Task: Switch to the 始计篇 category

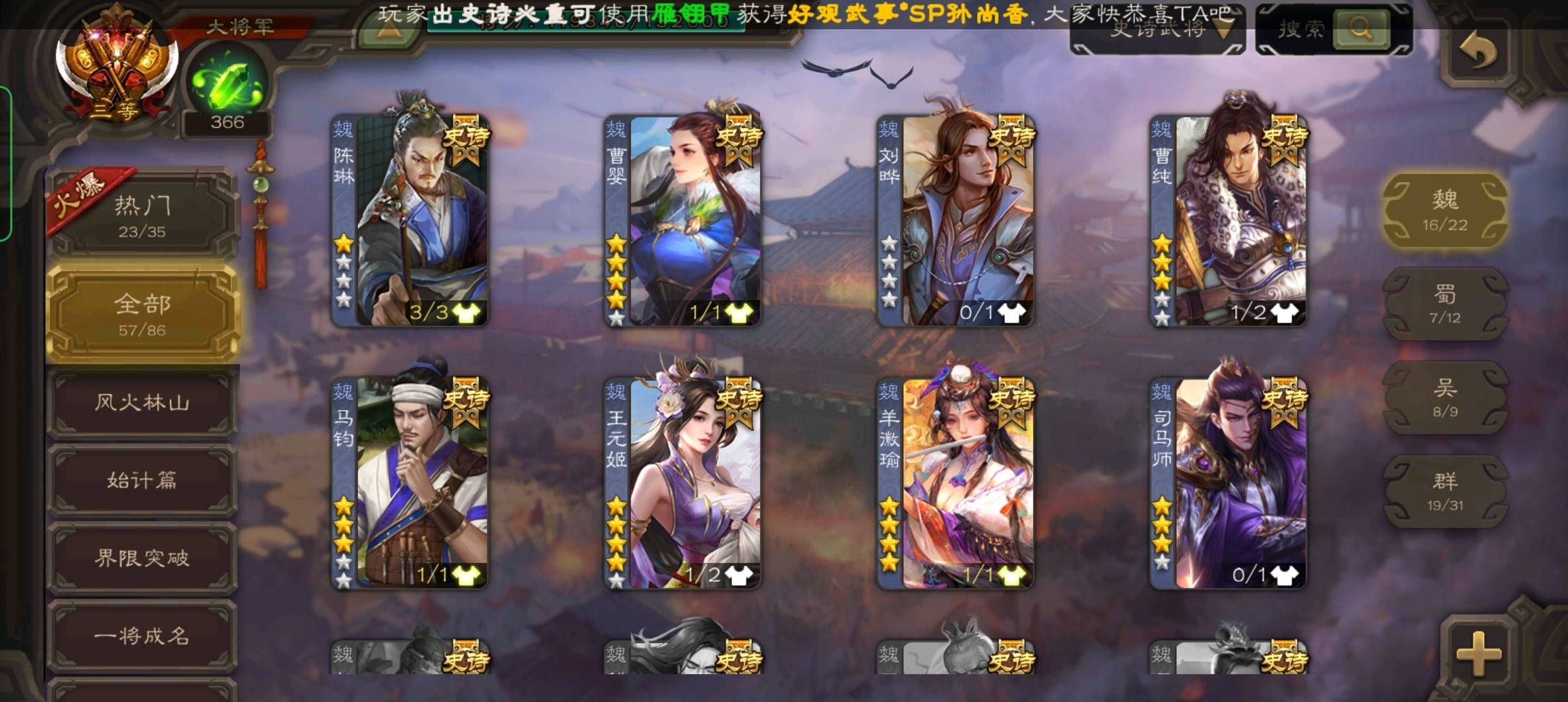Action: coord(142,481)
